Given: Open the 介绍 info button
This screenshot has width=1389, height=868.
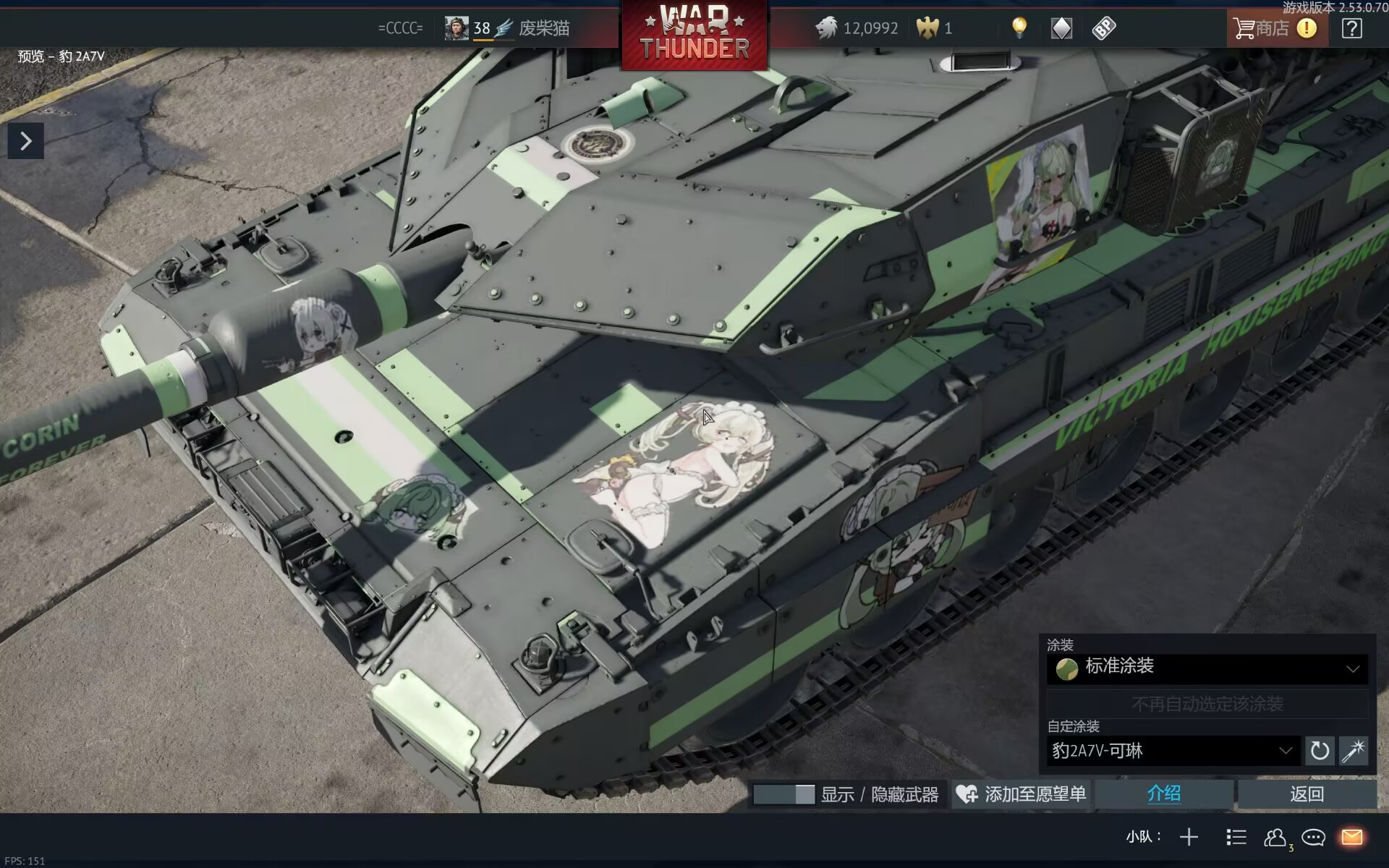Looking at the screenshot, I should 1163,794.
